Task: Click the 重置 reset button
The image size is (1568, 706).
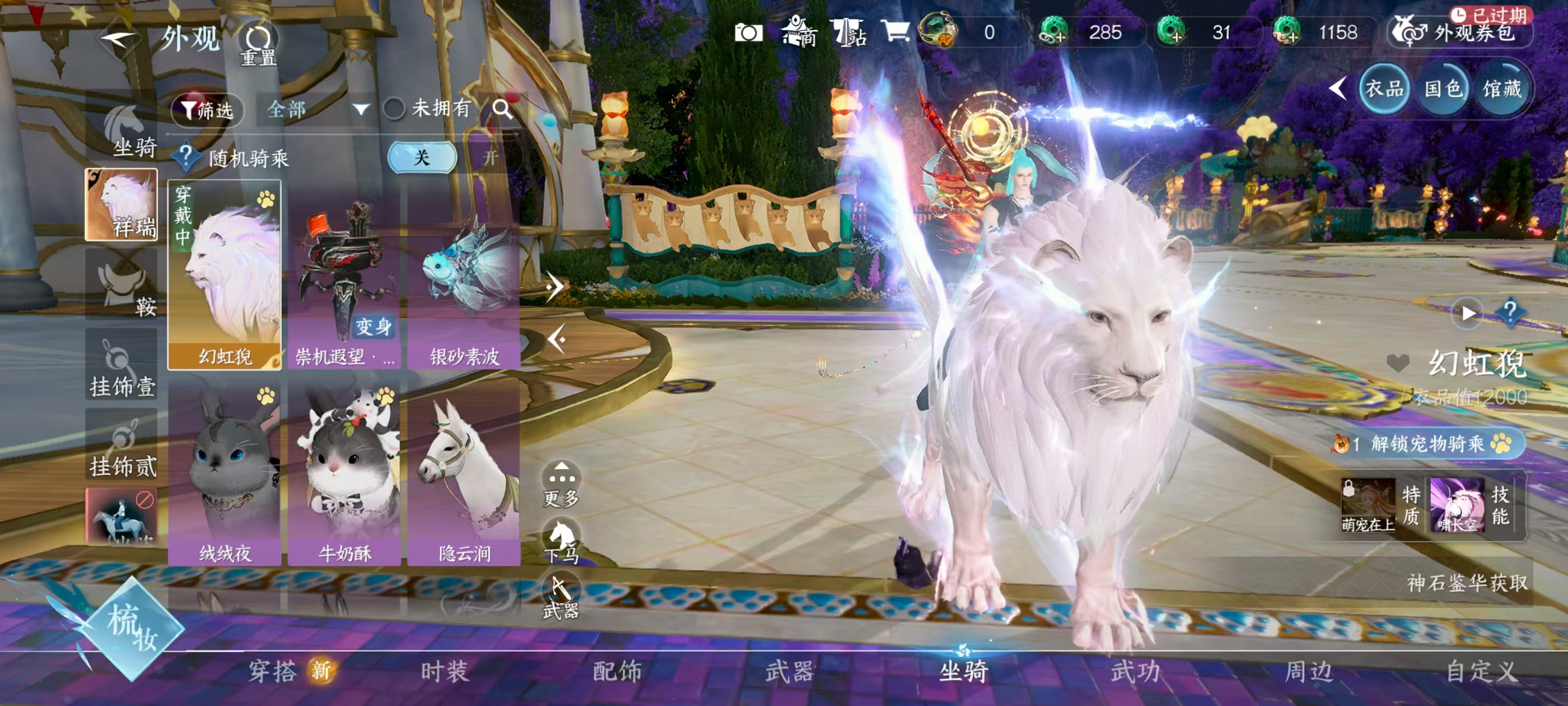Action: click(x=258, y=45)
